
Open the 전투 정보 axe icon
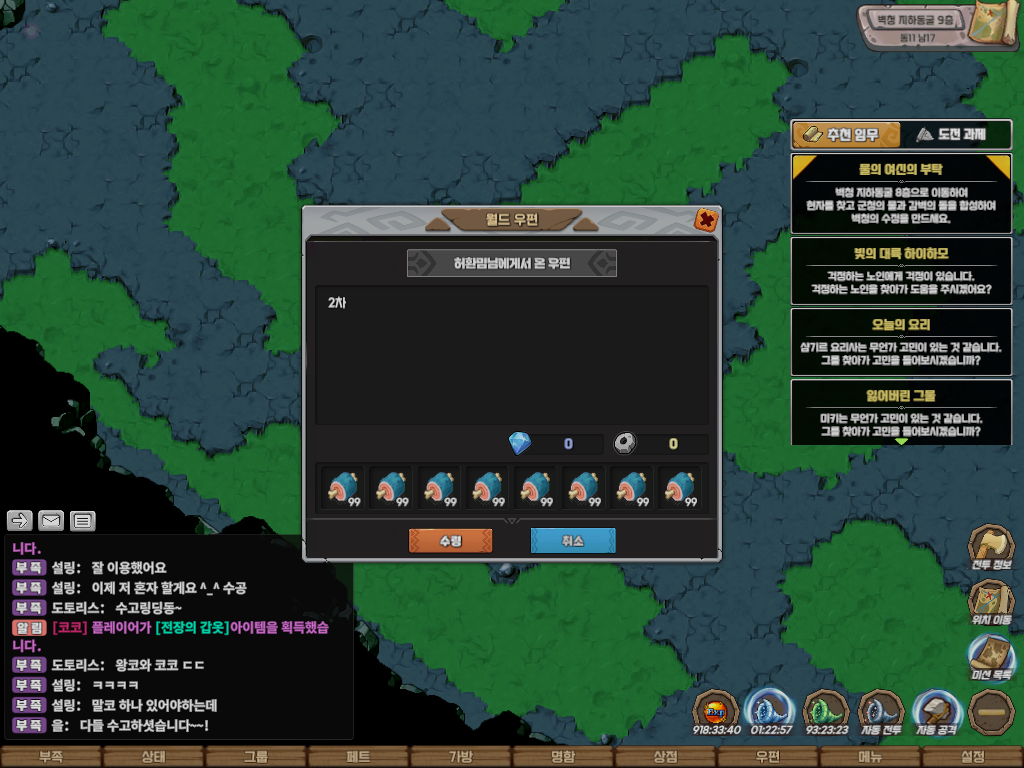pyautogui.click(x=991, y=548)
